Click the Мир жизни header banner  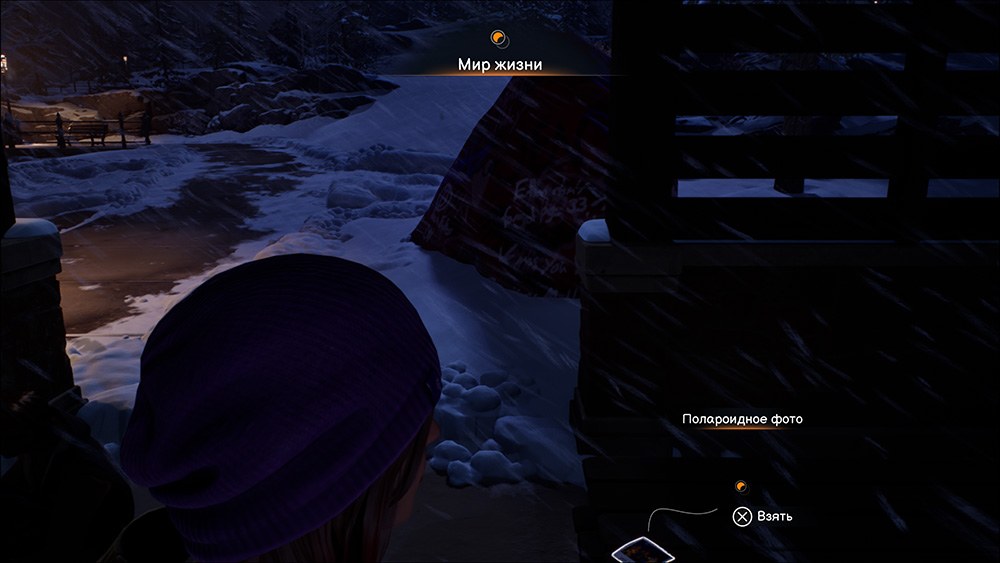pos(500,64)
